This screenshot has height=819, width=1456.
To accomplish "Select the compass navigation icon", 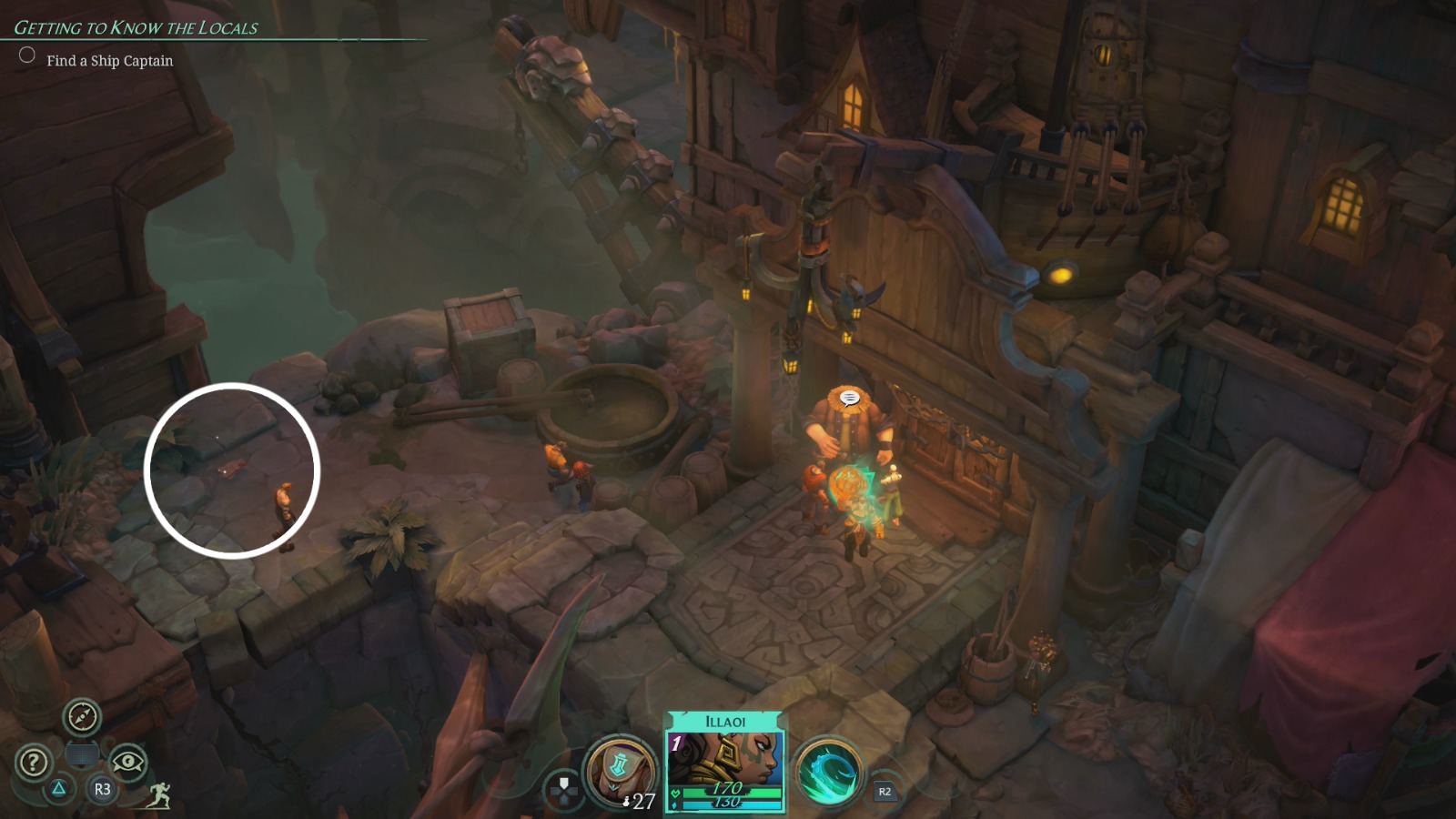I will pos(80,719).
